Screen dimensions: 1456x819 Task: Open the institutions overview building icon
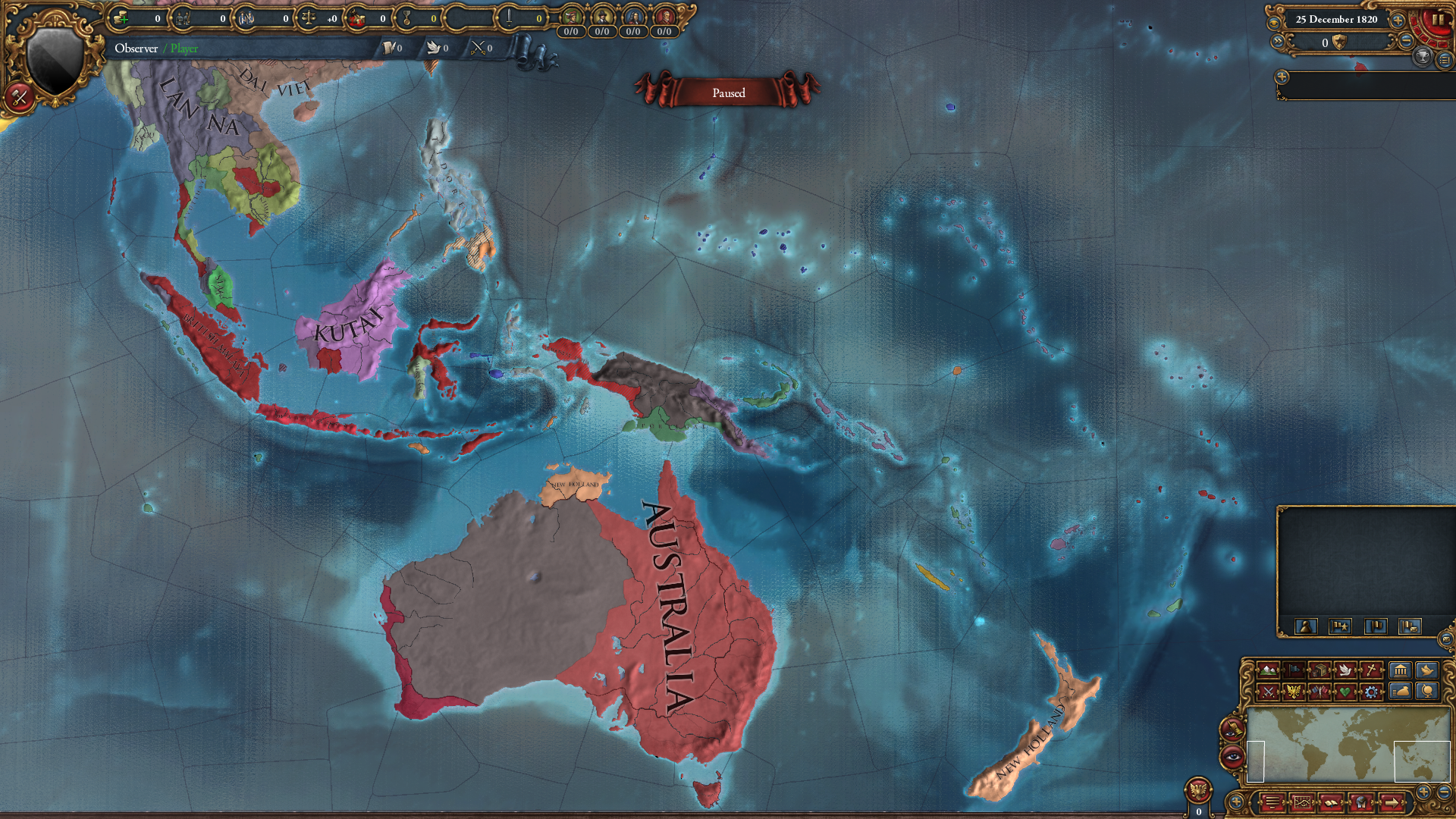[1401, 670]
